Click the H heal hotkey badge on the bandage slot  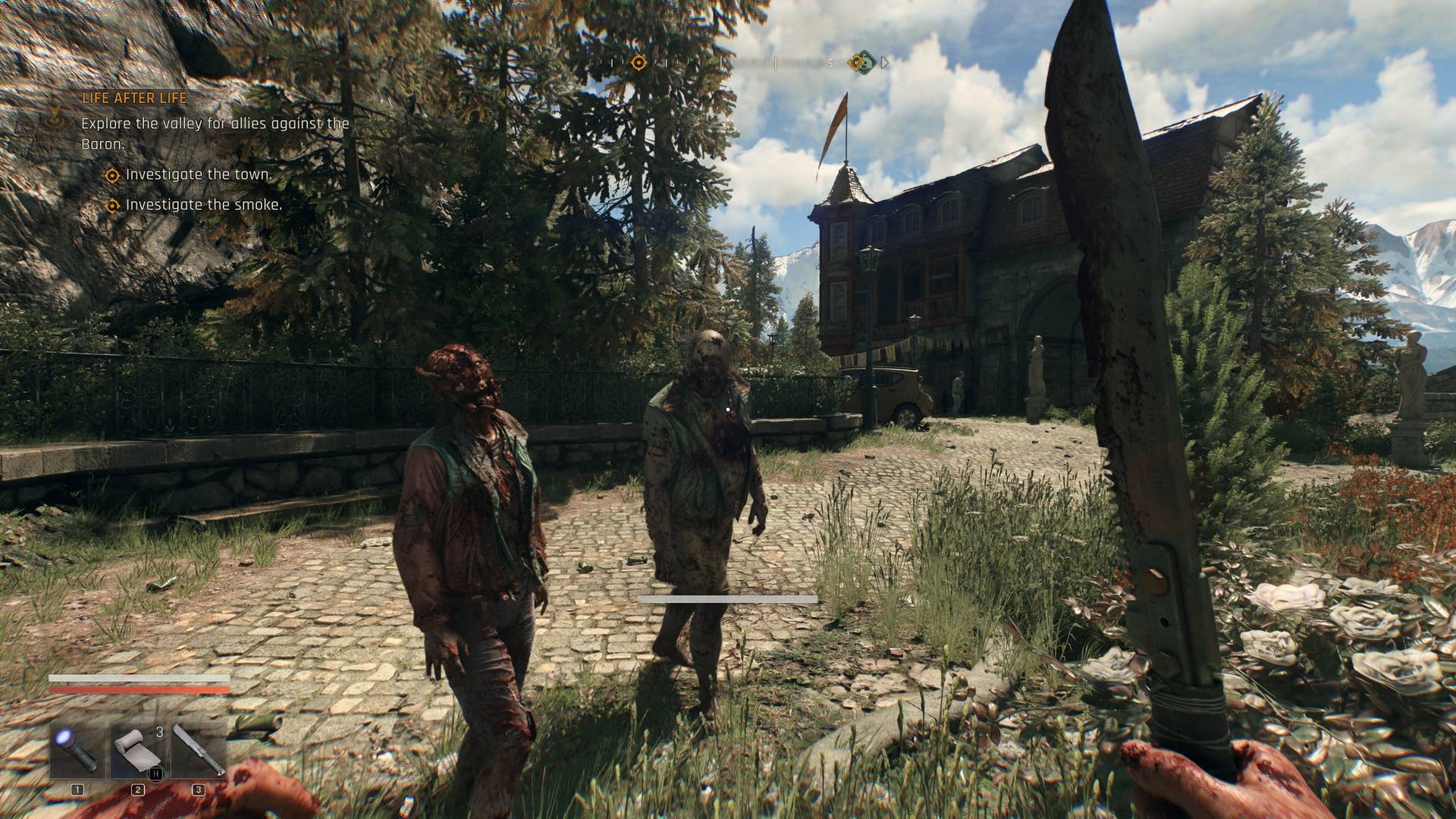[155, 772]
